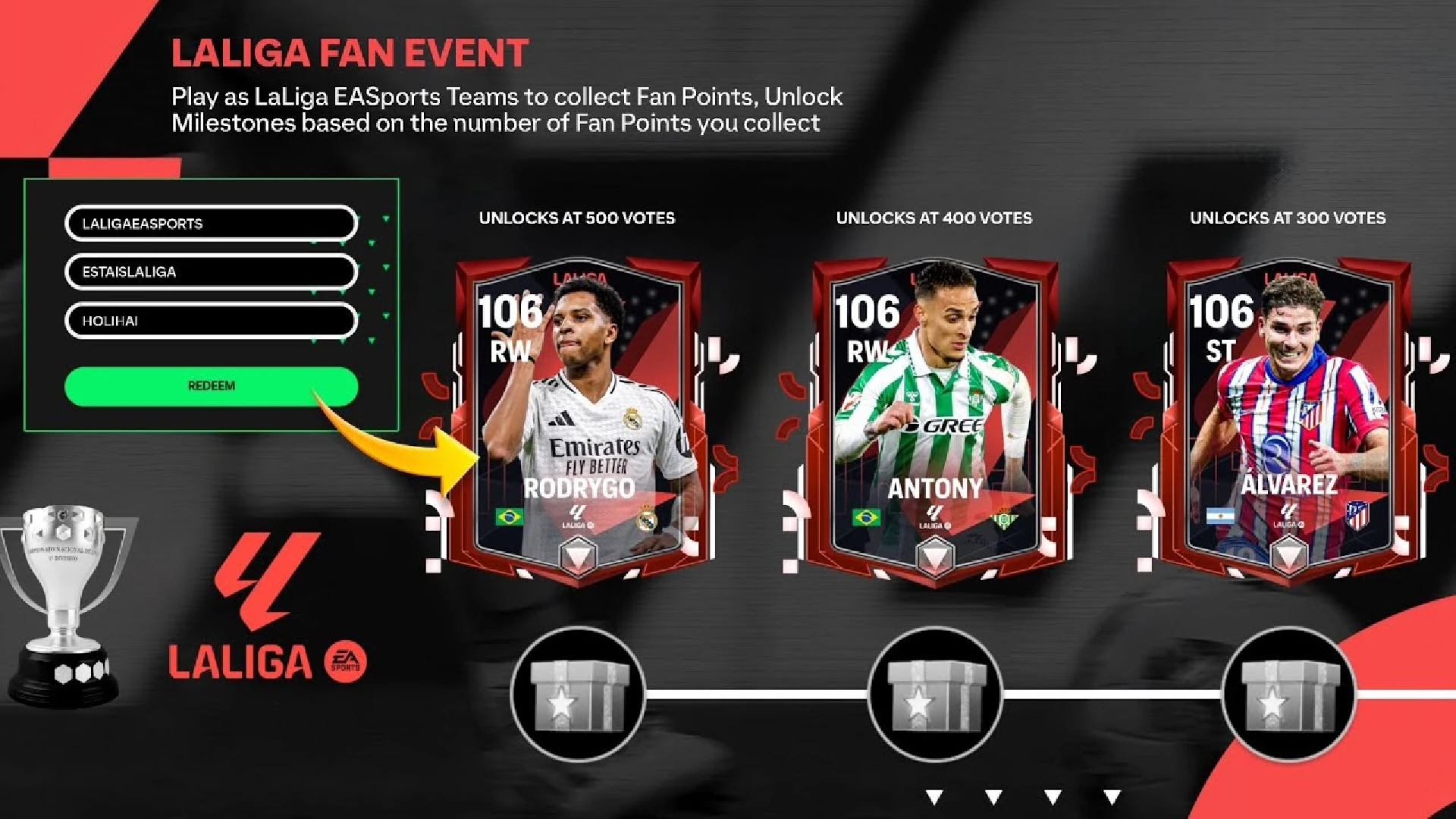Open the gift box under Álvarez
The image size is (1456, 819).
tap(1288, 694)
